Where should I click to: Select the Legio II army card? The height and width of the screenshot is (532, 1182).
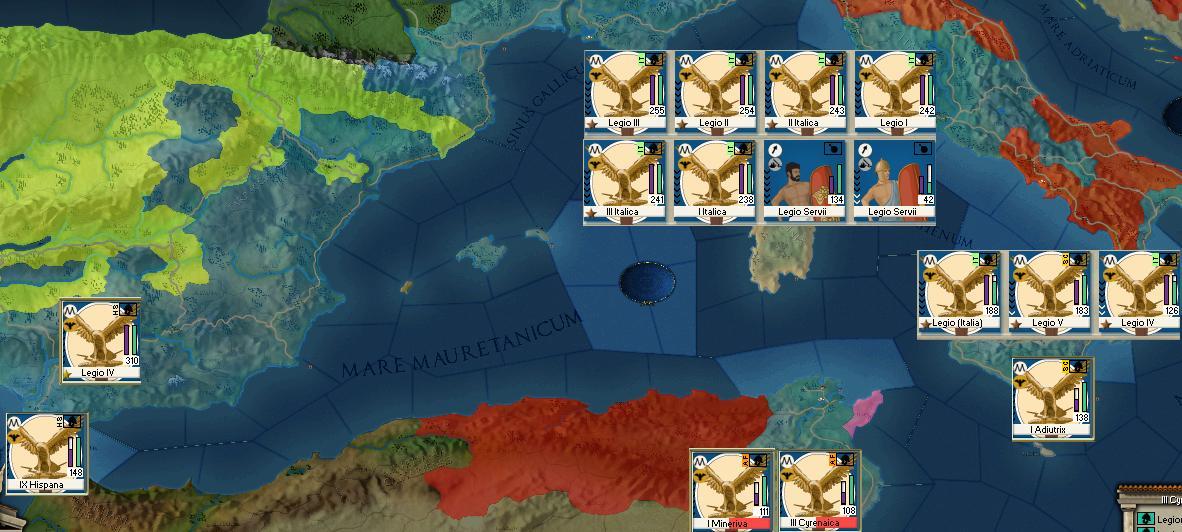coord(716,92)
